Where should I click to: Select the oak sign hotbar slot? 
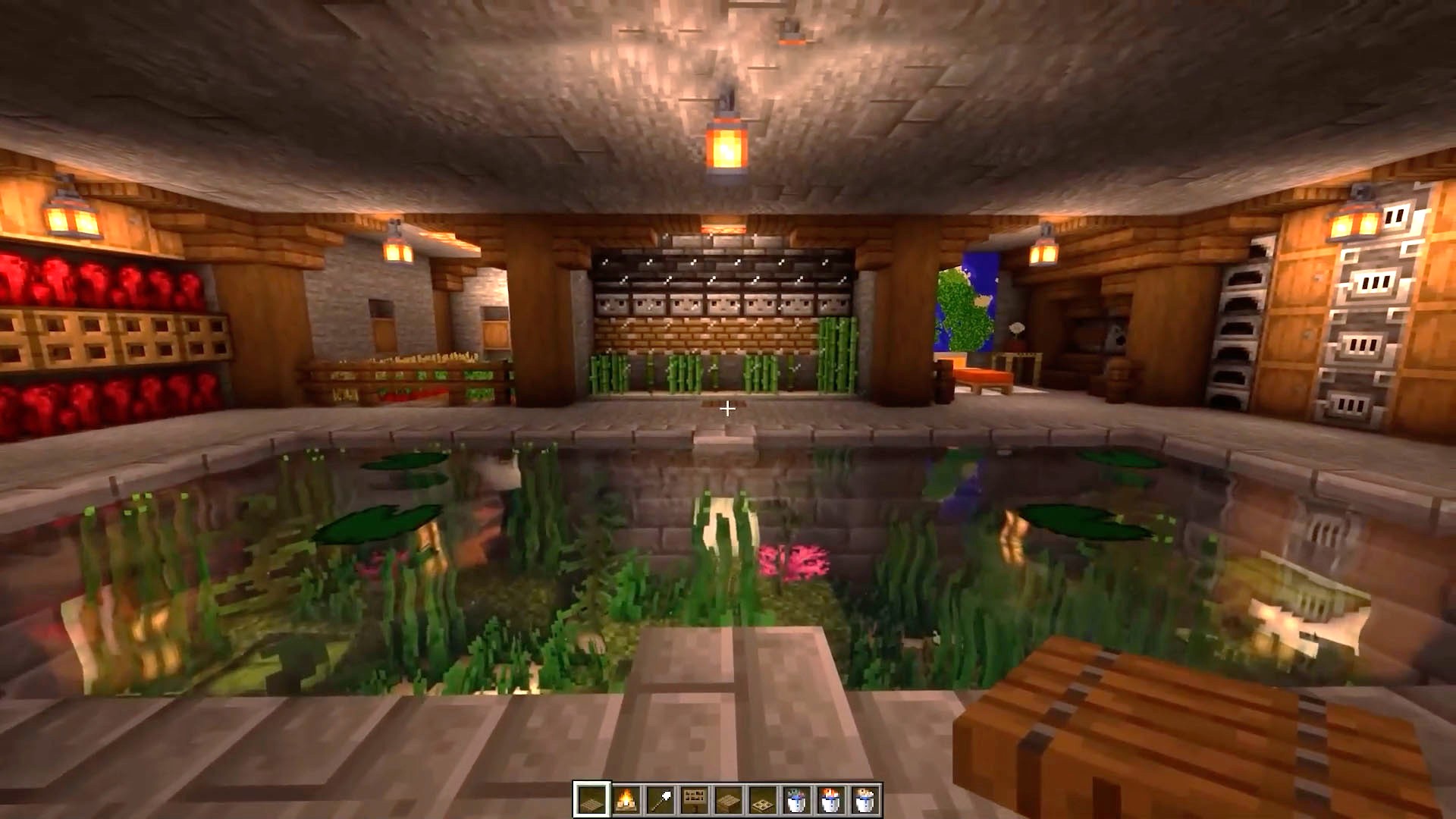(x=695, y=797)
